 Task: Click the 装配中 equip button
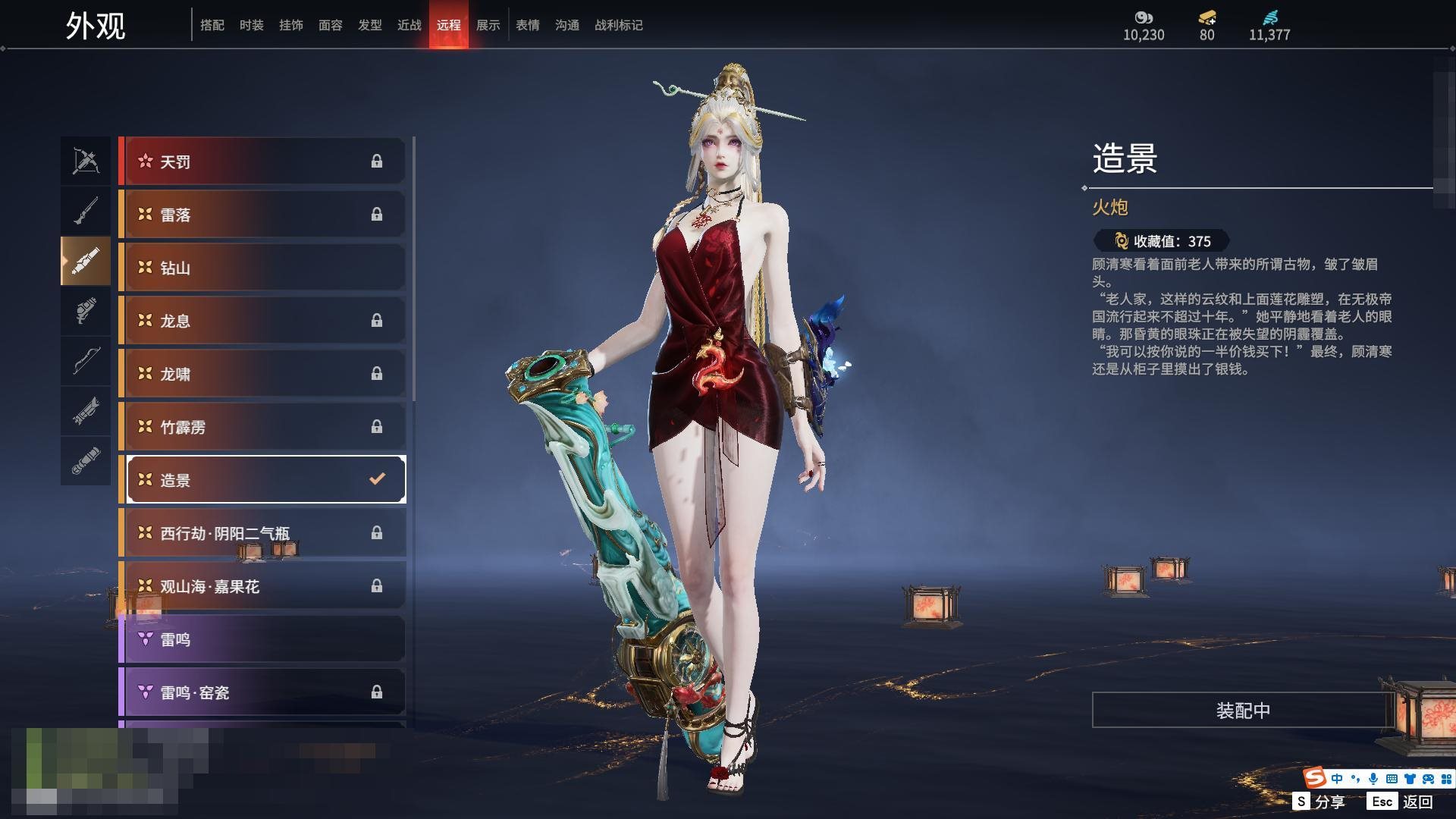pyautogui.click(x=1243, y=711)
